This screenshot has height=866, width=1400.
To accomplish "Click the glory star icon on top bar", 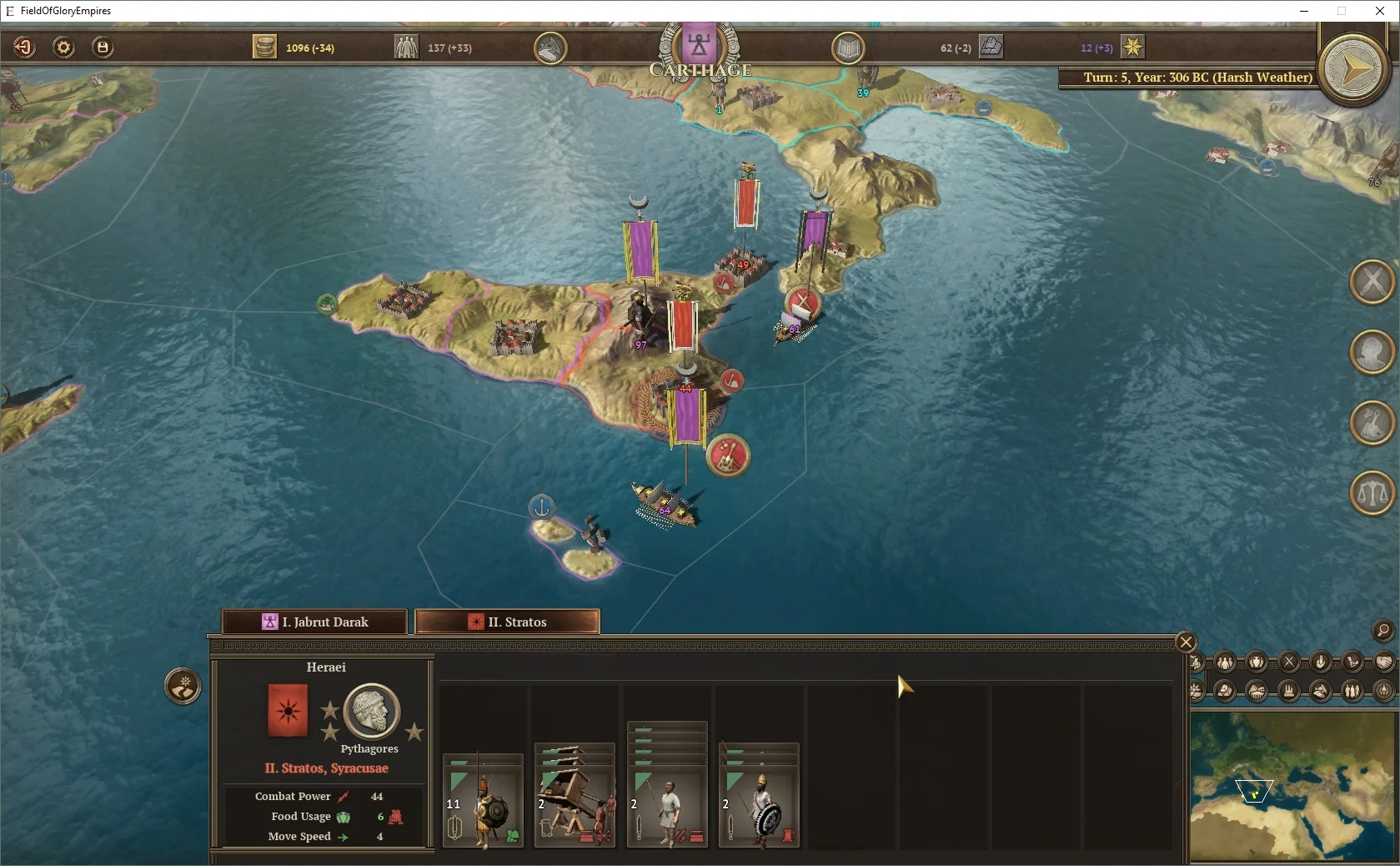I will pyautogui.click(x=1132, y=48).
